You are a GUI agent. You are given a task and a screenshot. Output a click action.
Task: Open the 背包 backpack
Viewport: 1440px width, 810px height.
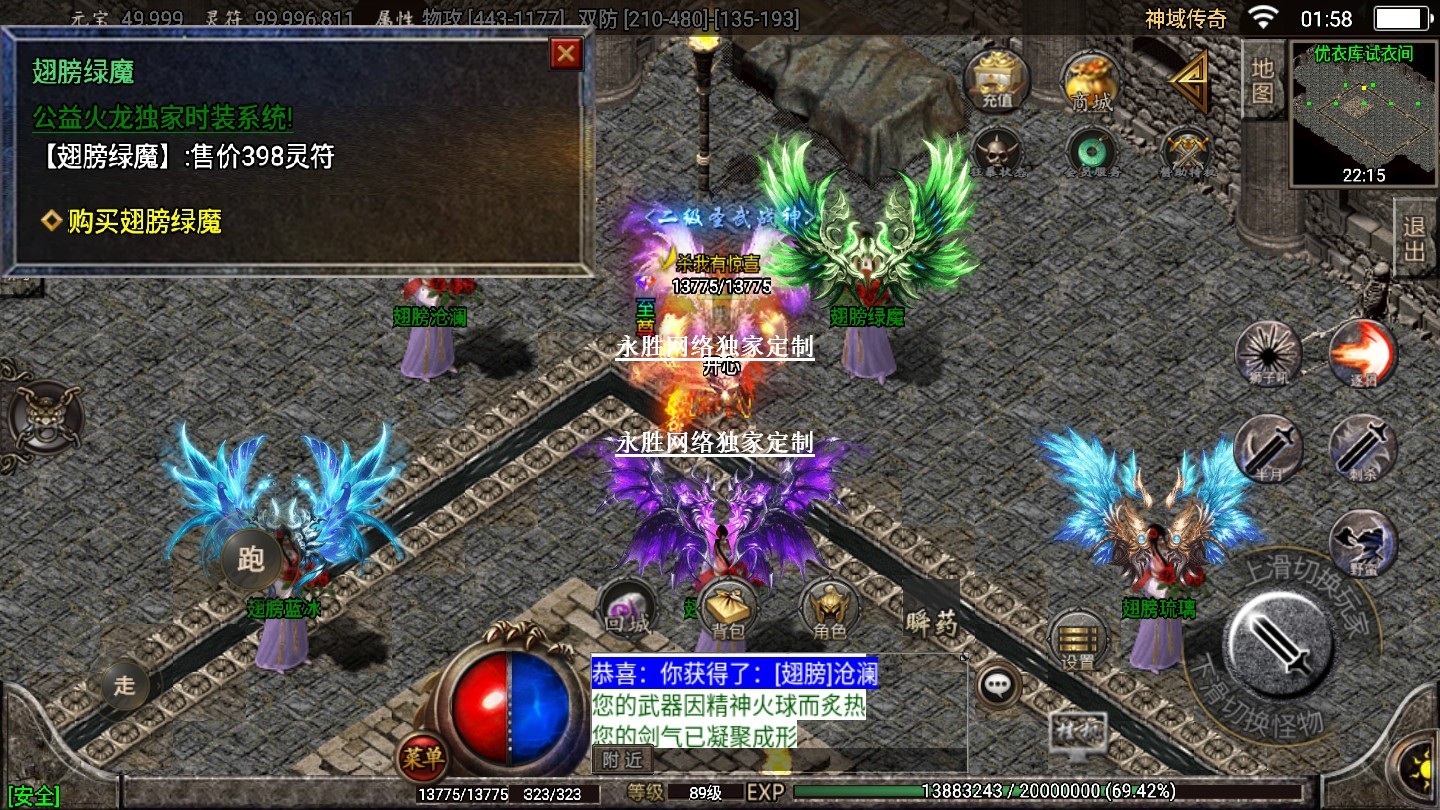[x=728, y=608]
